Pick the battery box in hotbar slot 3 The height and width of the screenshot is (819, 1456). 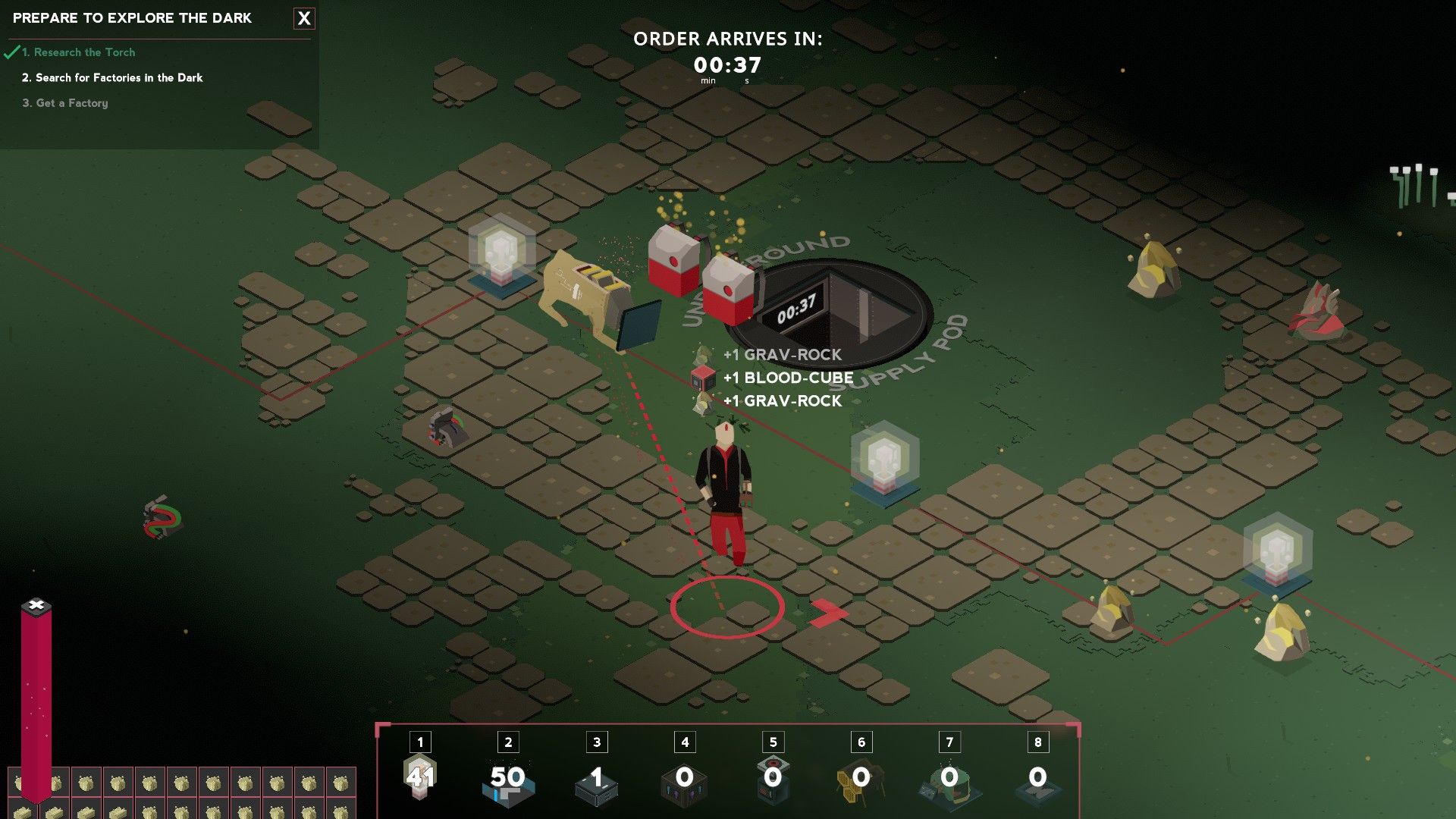click(595, 787)
